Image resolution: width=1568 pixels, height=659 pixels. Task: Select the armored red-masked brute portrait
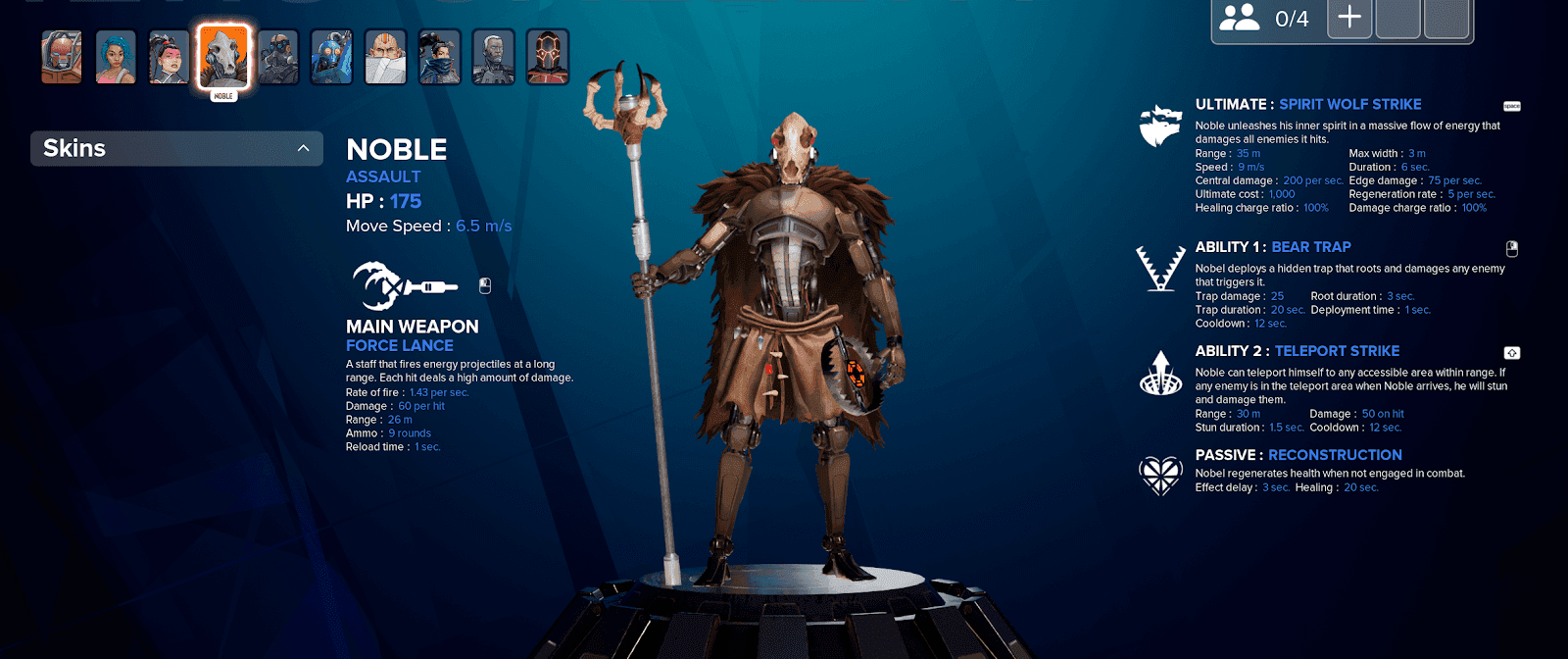point(62,57)
